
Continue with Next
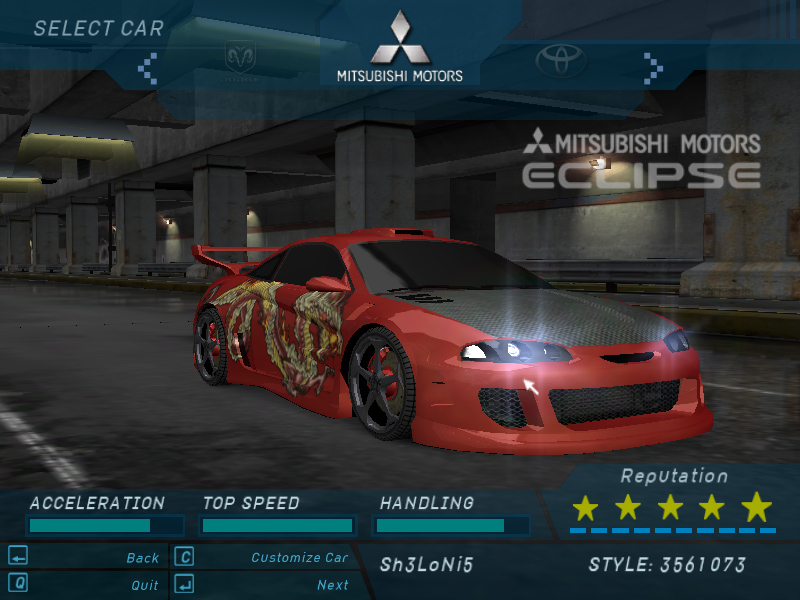[332, 585]
